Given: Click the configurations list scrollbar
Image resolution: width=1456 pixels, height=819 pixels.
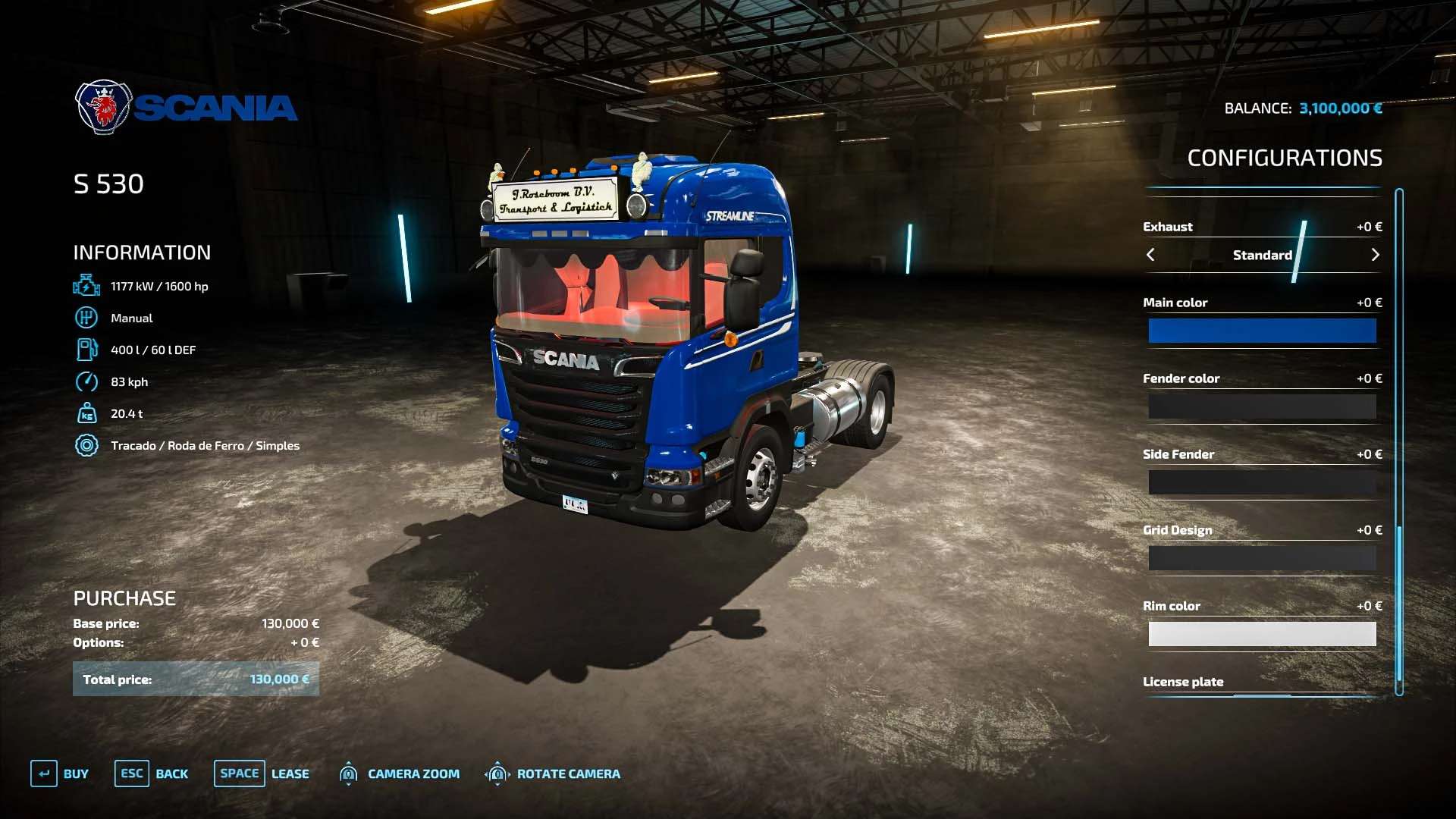Looking at the screenshot, I should pos(1399,440).
